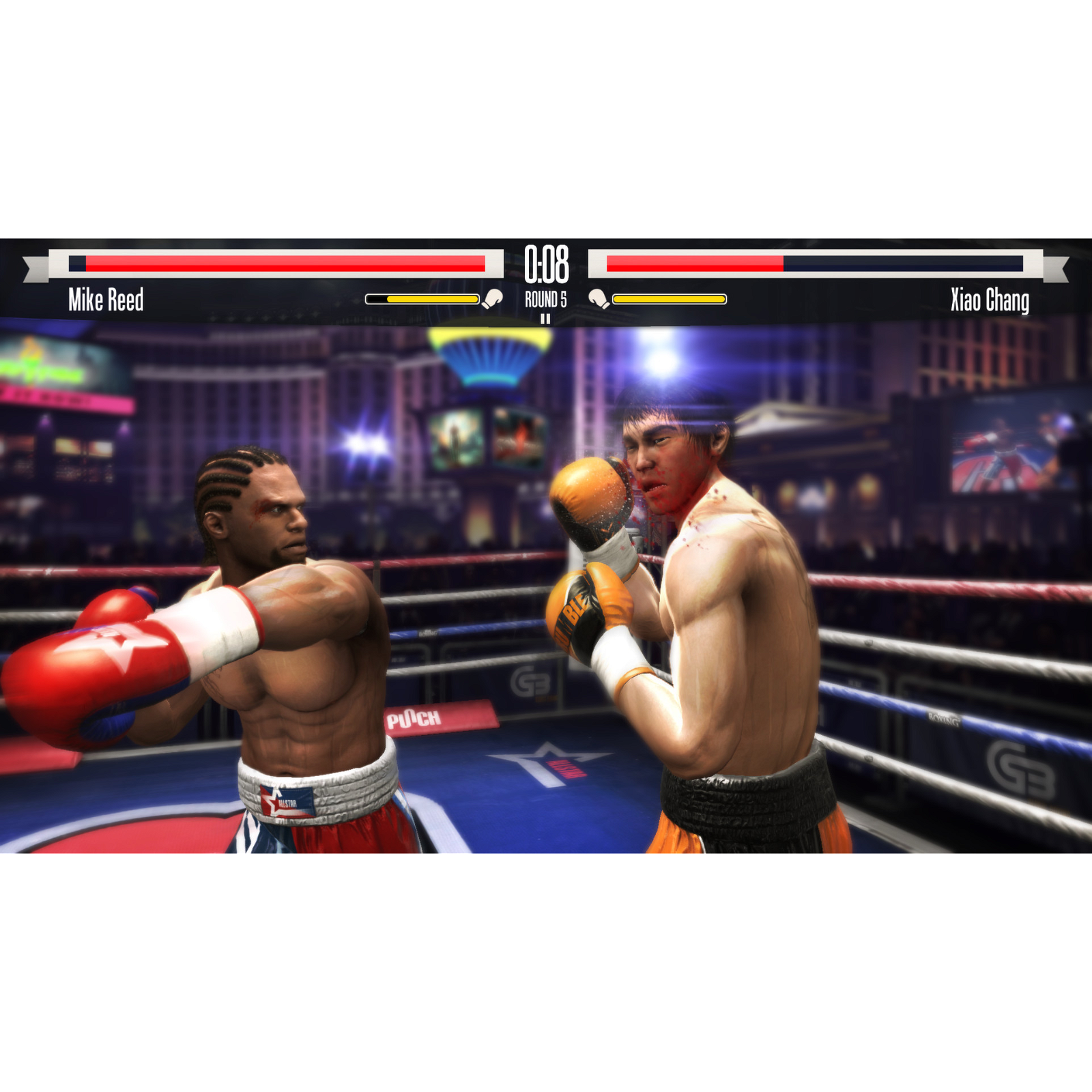Viewport: 1092px width, 1092px height.
Task: Pause the match with the pause control
Action: click(546, 319)
